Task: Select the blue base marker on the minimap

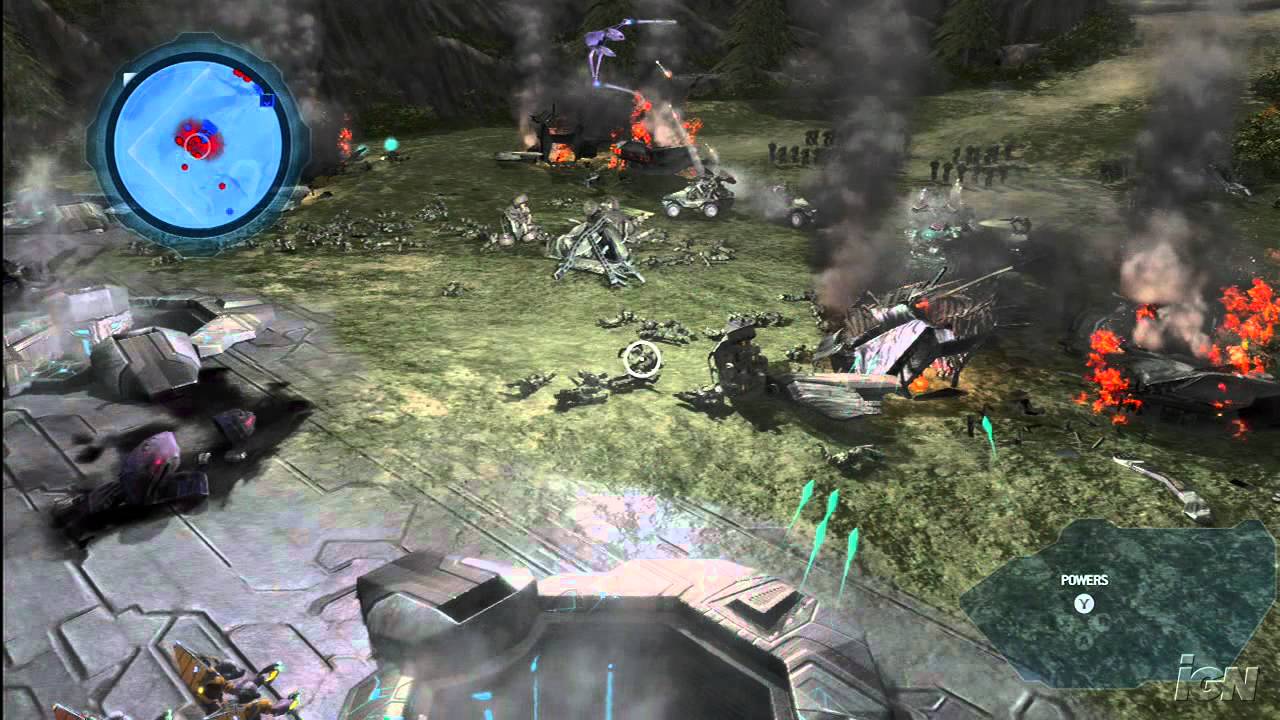Action: [x=266, y=102]
